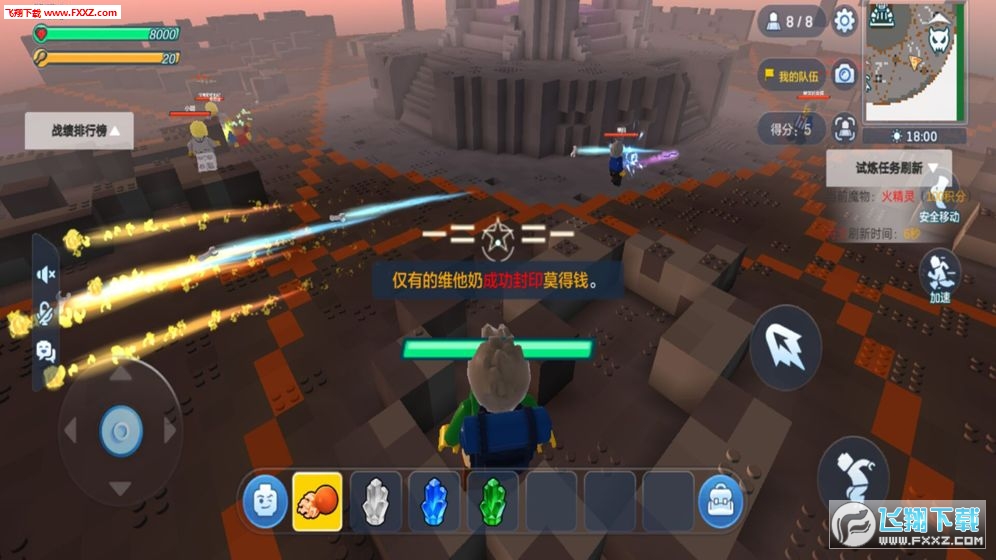
Task: Open the chat emote face icon
Action: (x=46, y=351)
